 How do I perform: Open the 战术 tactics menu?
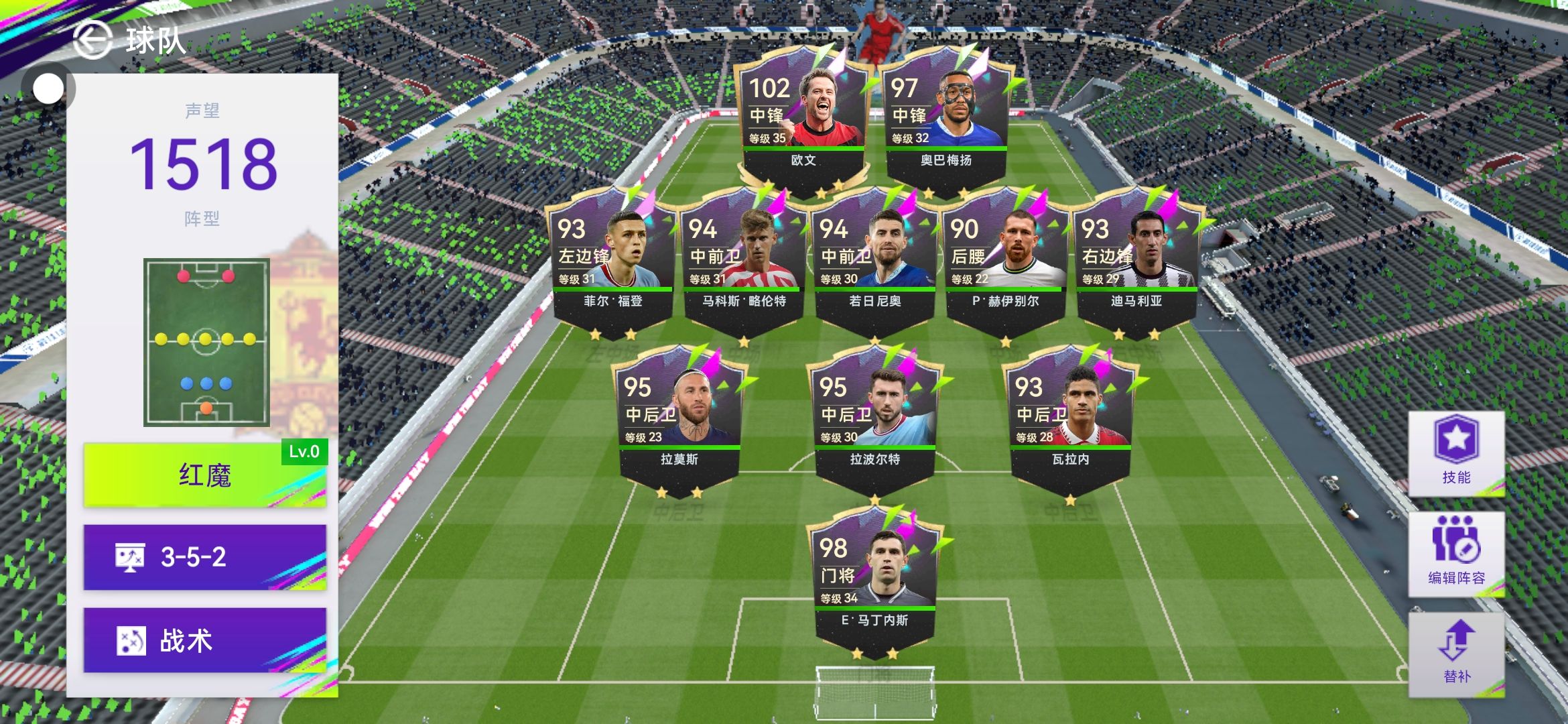pyautogui.click(x=204, y=640)
